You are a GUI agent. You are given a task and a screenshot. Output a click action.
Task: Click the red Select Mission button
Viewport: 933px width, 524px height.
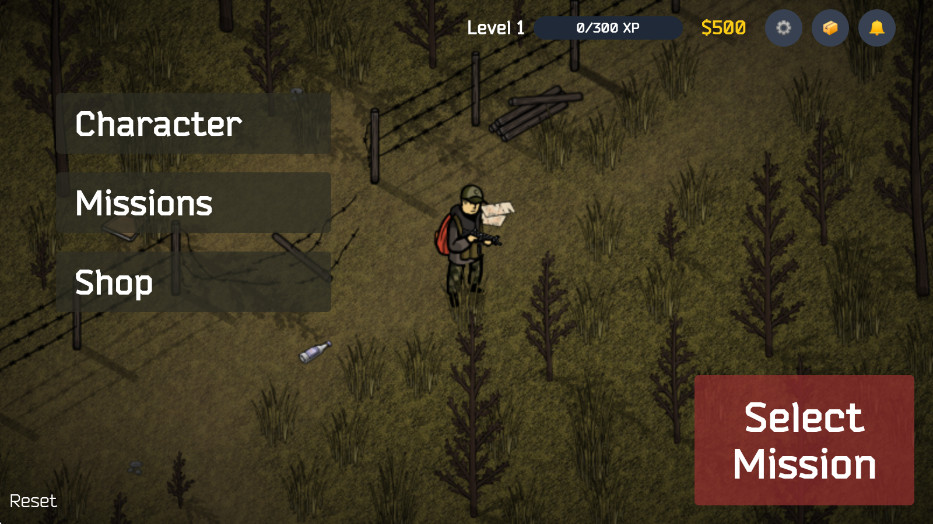(804, 440)
